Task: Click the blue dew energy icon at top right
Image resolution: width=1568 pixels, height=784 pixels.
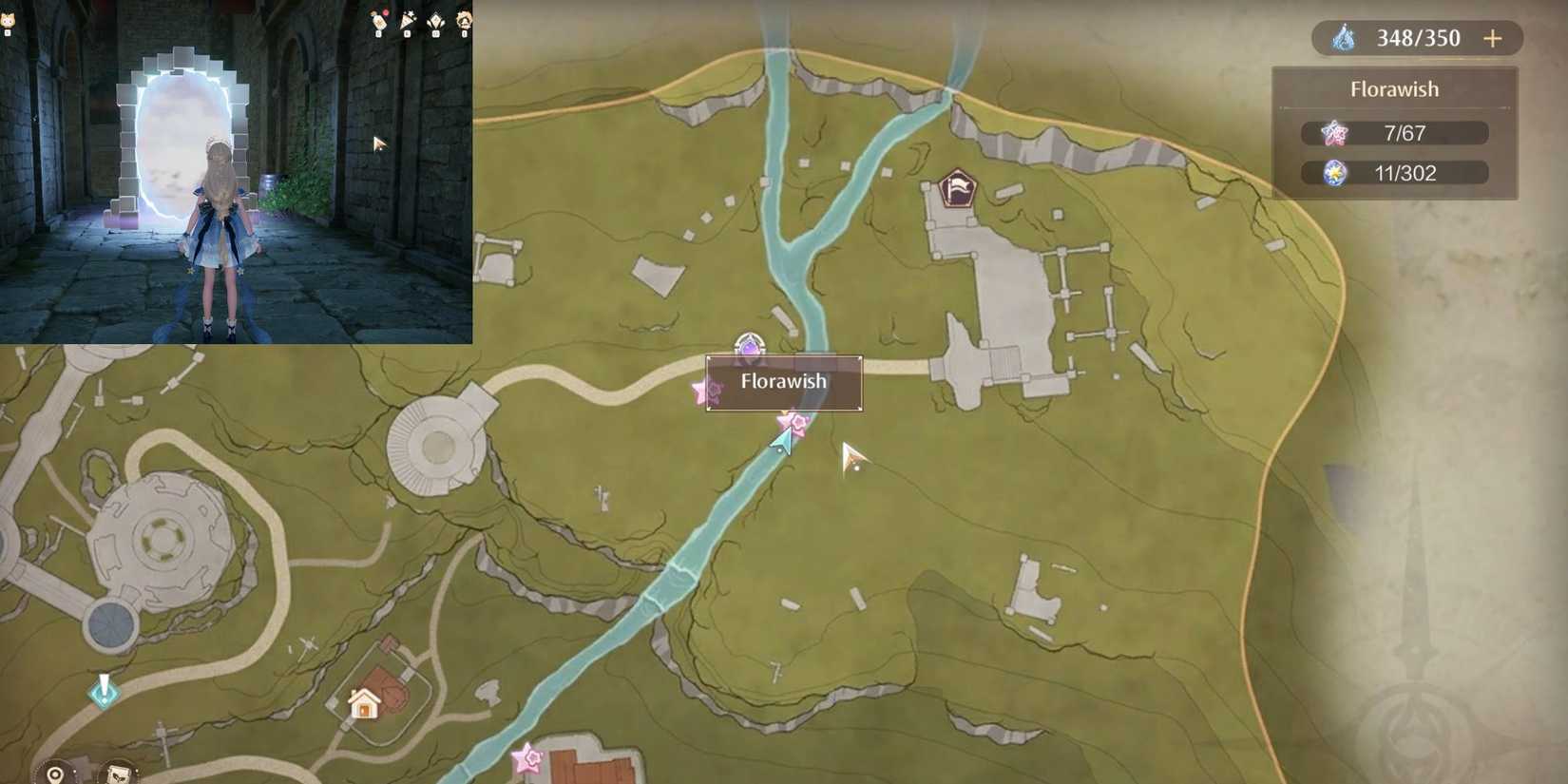Action: tap(1344, 38)
